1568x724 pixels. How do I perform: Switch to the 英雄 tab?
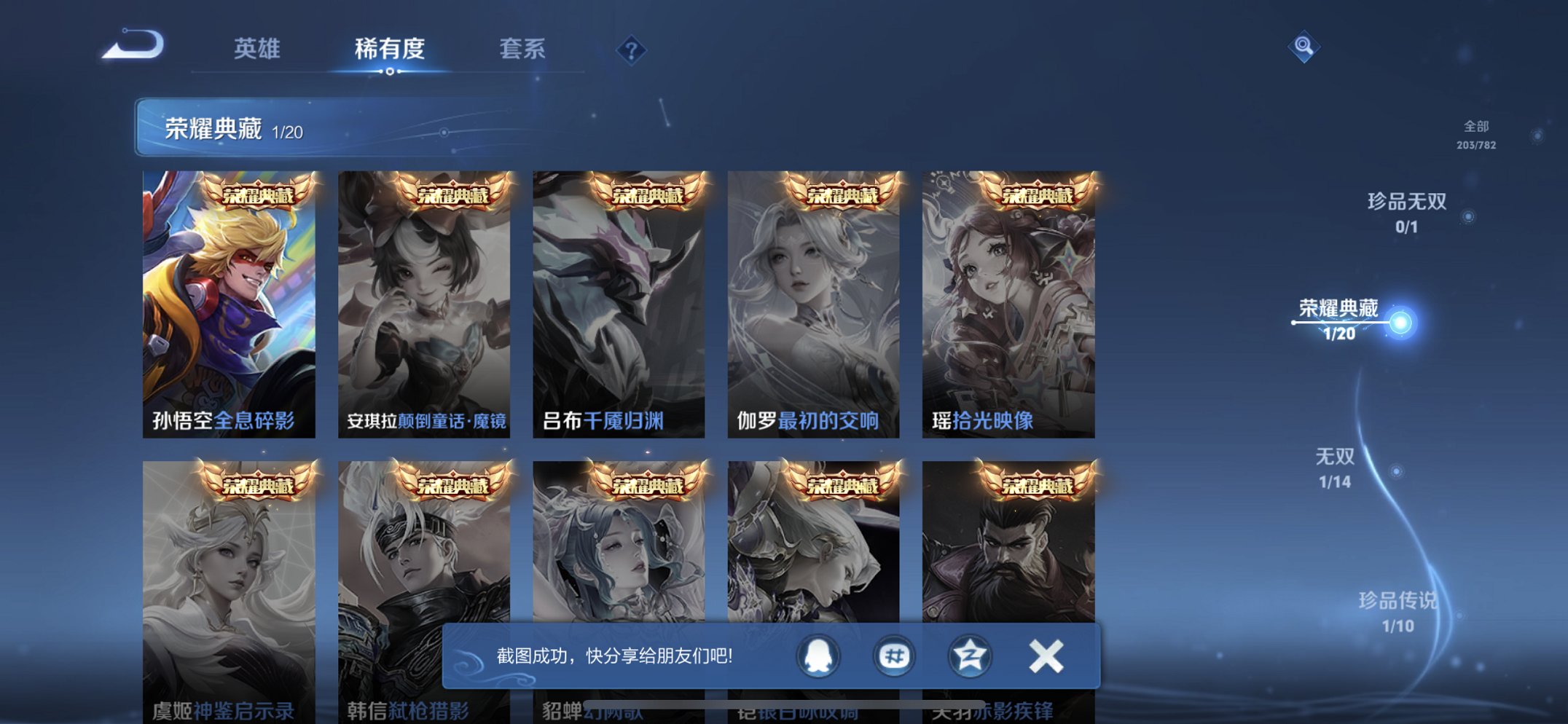tap(256, 49)
